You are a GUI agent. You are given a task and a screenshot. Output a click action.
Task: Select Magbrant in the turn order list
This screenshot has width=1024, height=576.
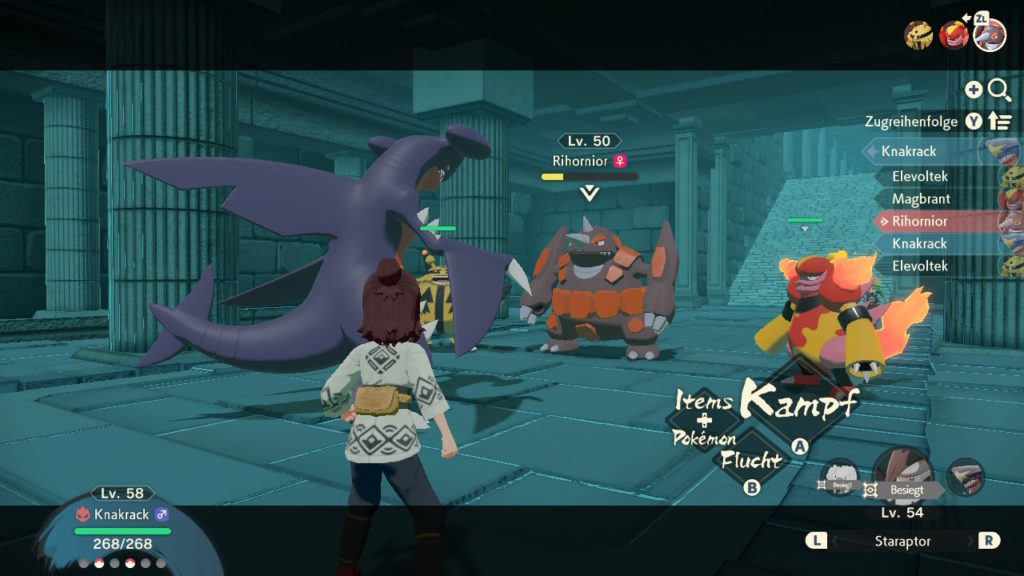[x=920, y=199]
